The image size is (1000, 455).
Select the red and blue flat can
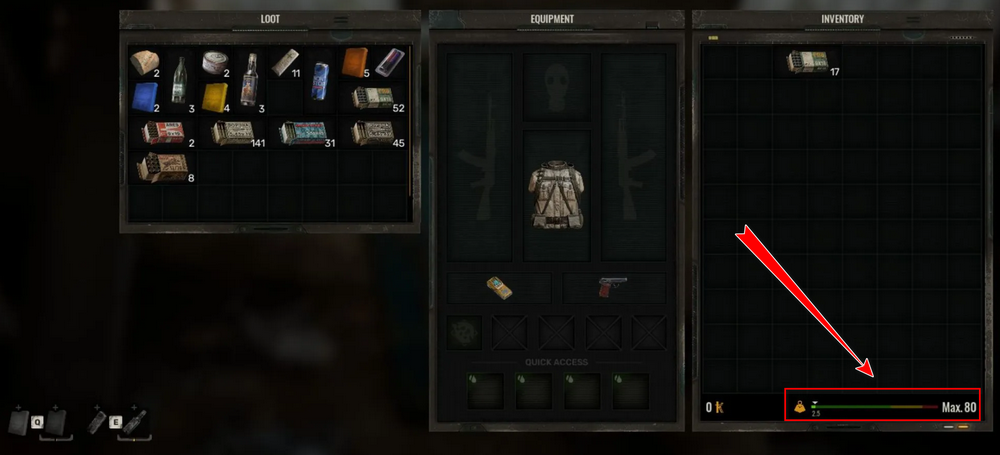(391, 62)
